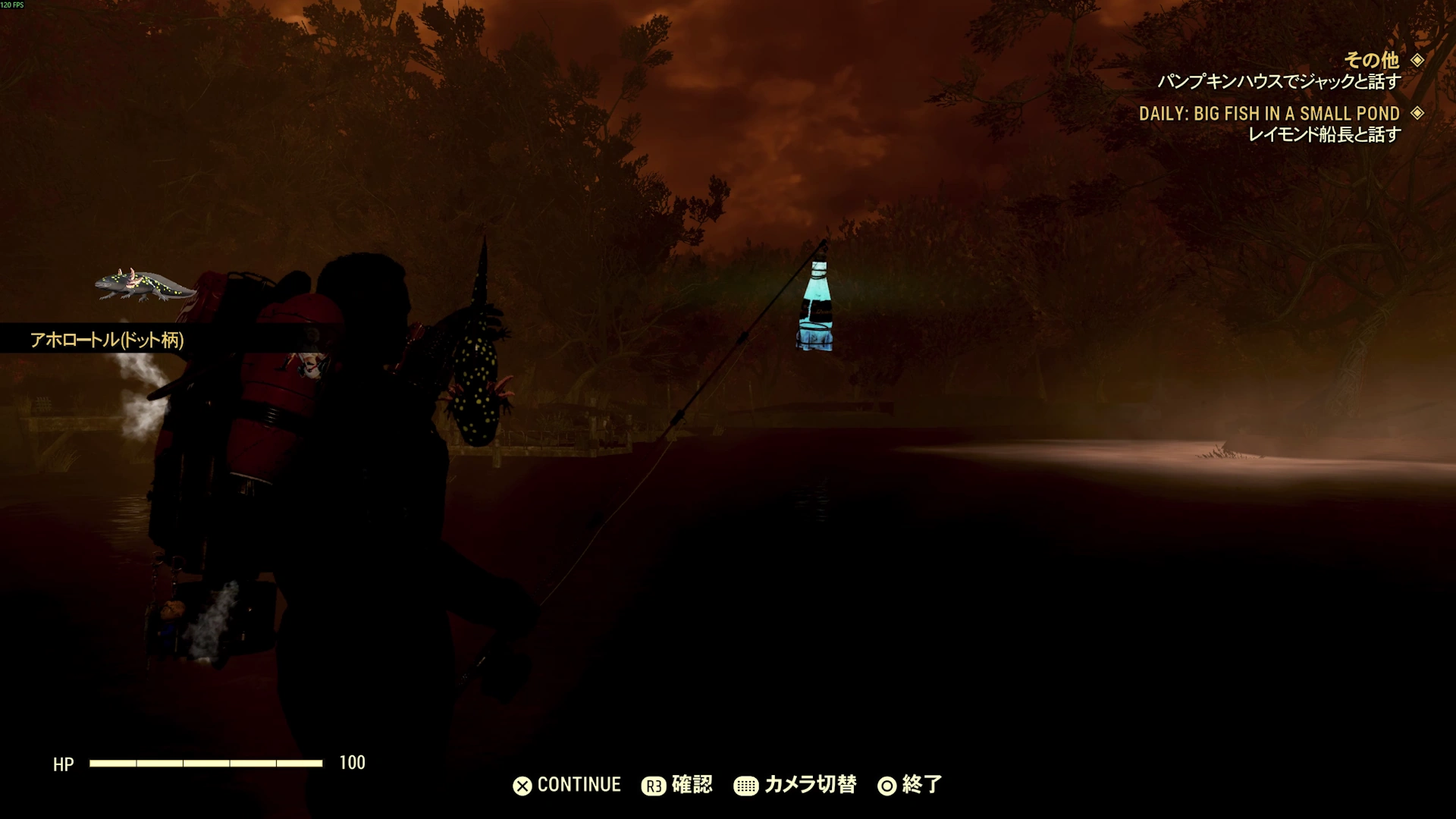Click the caught axolotl item icon

pos(144,285)
